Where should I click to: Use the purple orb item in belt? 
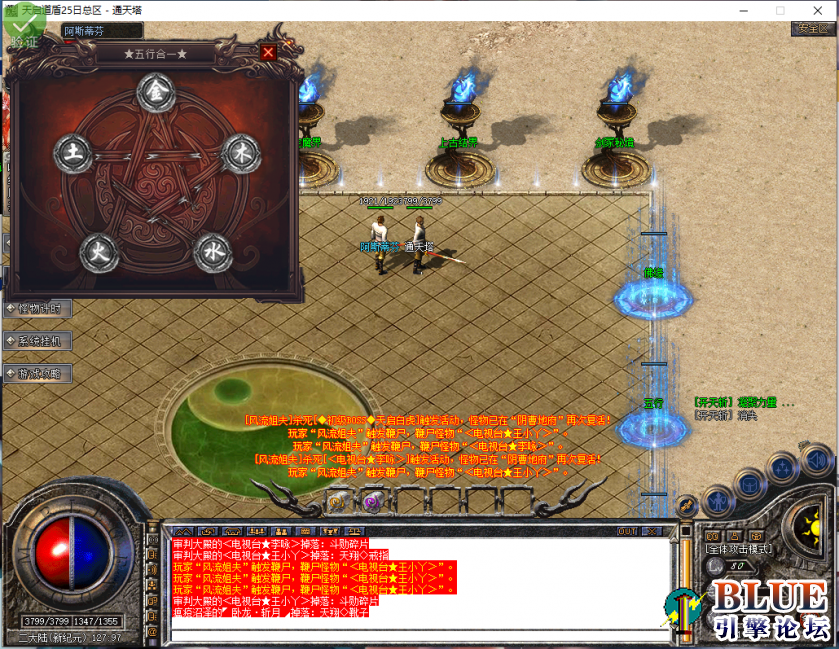(372, 501)
